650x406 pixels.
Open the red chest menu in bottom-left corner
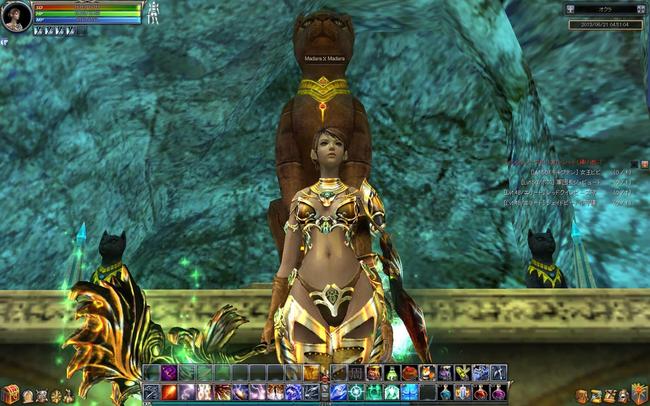(x=10, y=394)
